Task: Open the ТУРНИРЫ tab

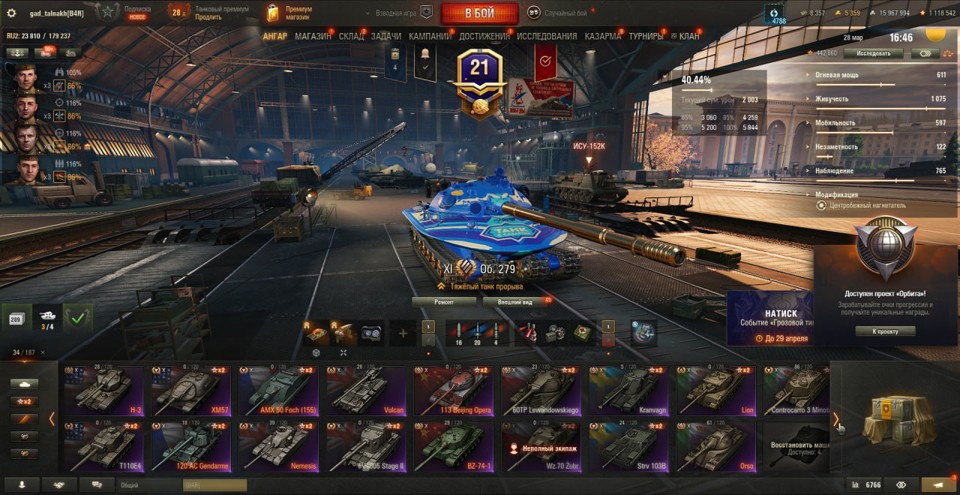Action: coord(645,36)
